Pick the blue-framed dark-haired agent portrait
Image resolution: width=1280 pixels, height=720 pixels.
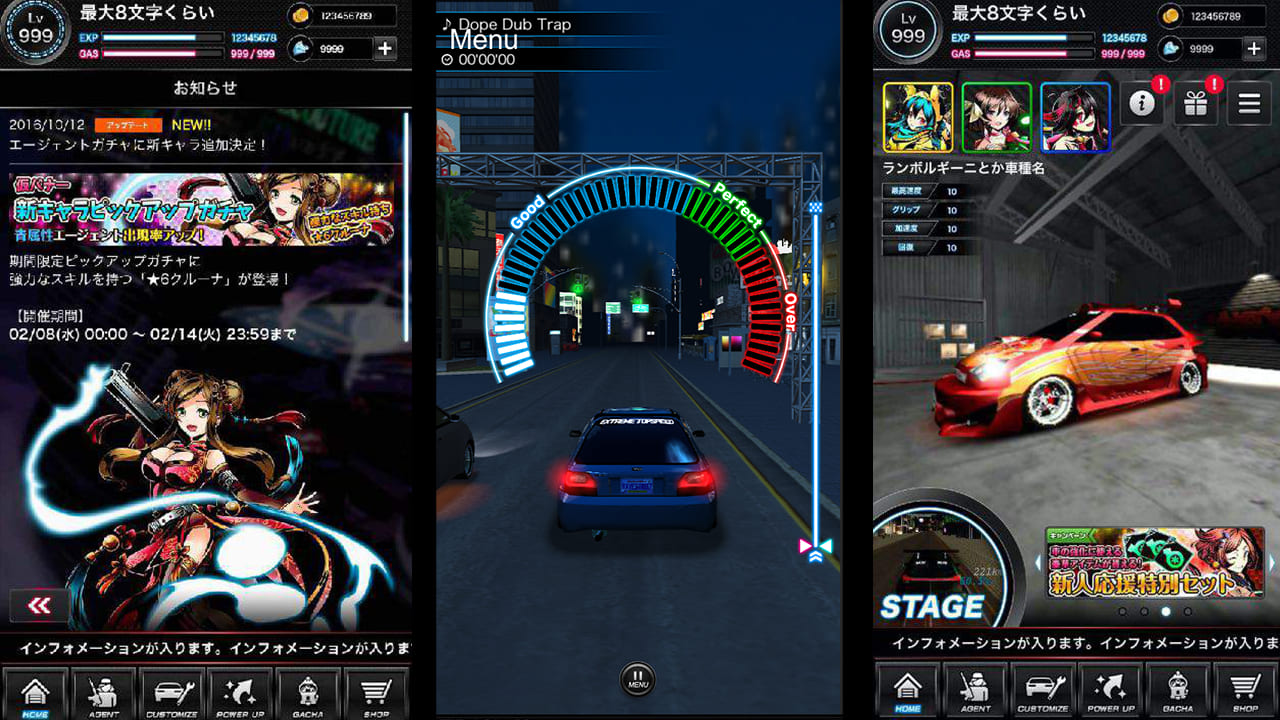point(1075,117)
